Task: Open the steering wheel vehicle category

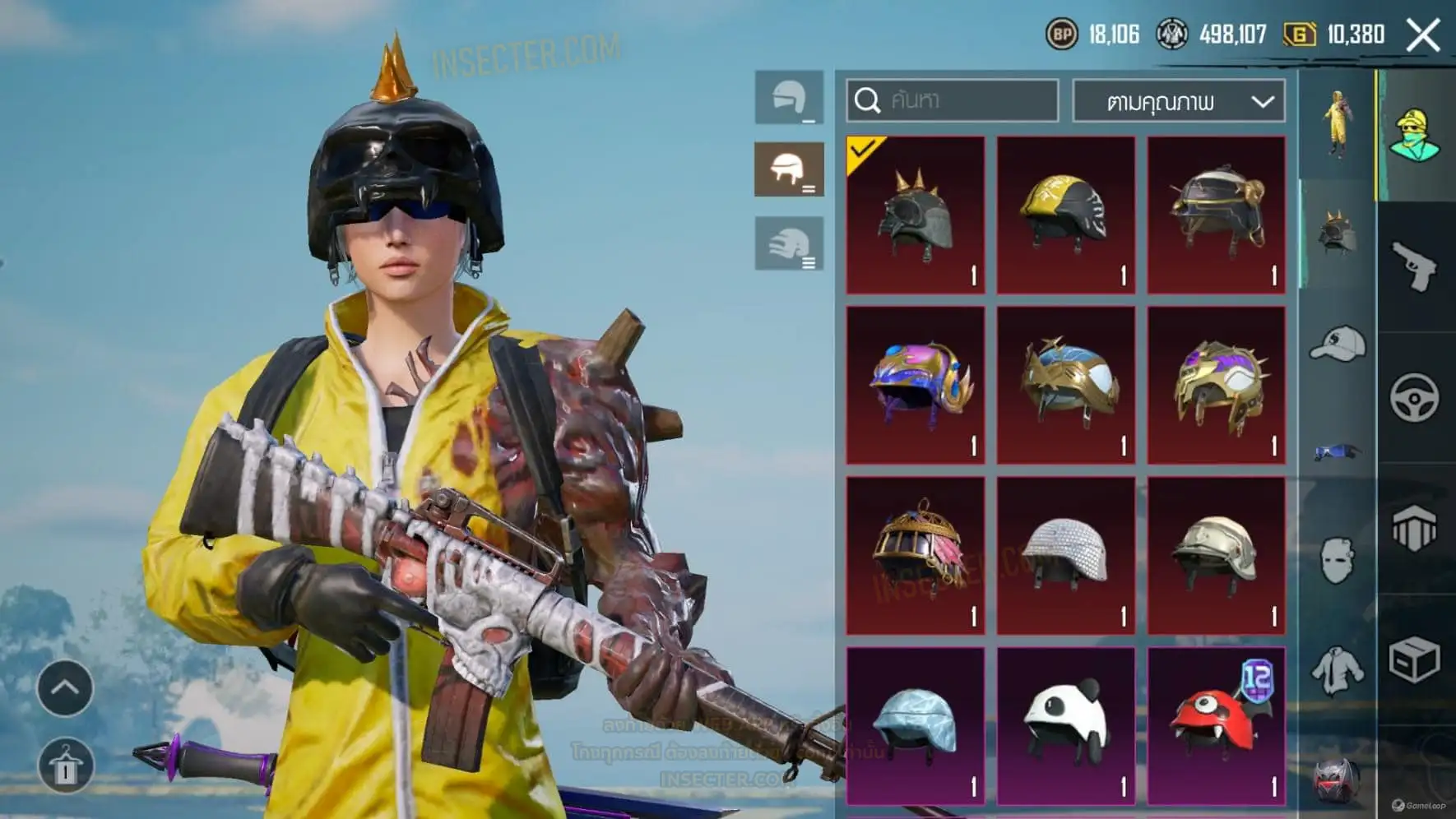Action: 1415,398
